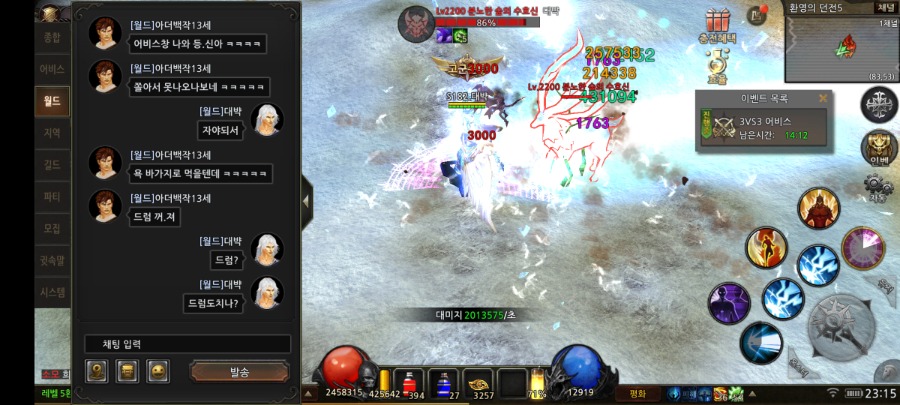Open the 충전혜택 gift box

click(716, 22)
